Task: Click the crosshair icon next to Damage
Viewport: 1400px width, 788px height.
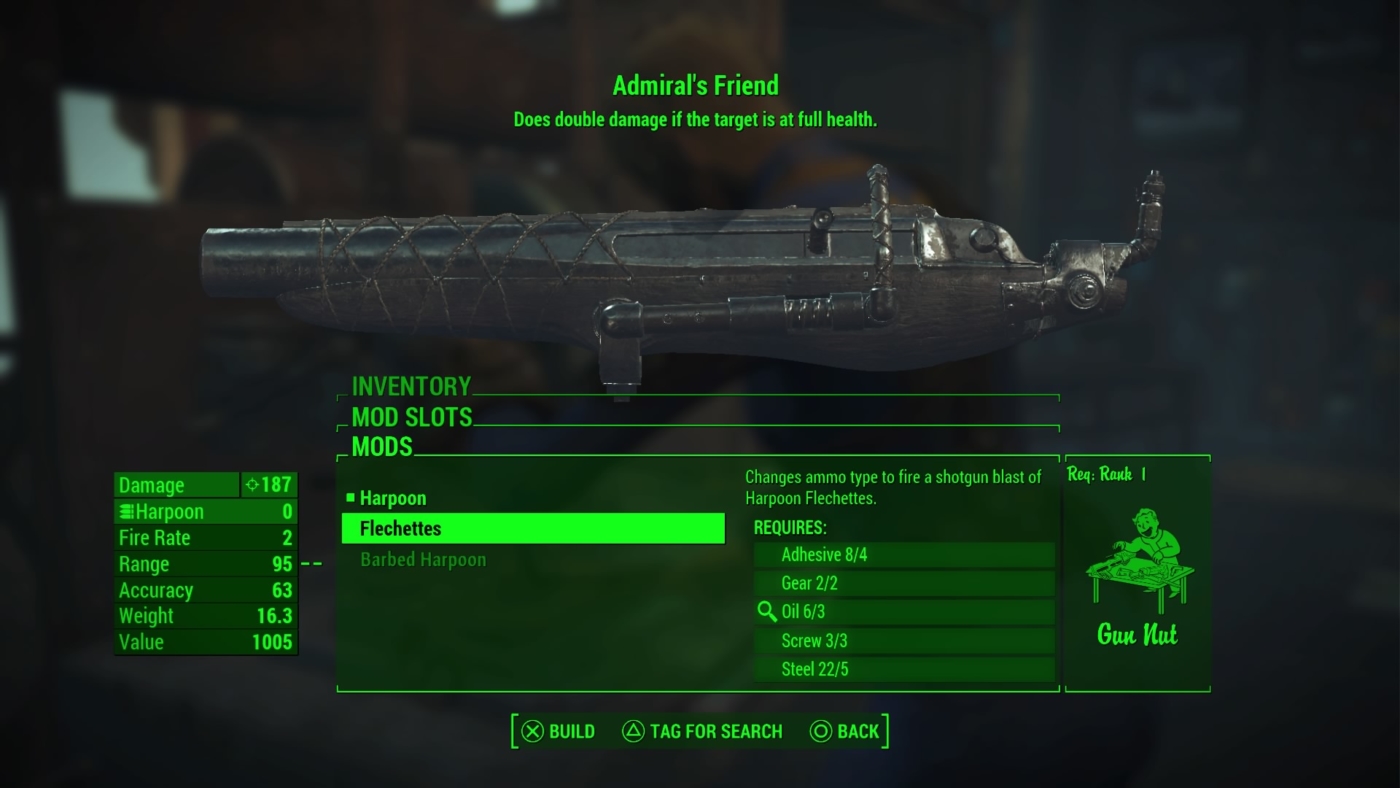Action: pyautogui.click(x=254, y=485)
